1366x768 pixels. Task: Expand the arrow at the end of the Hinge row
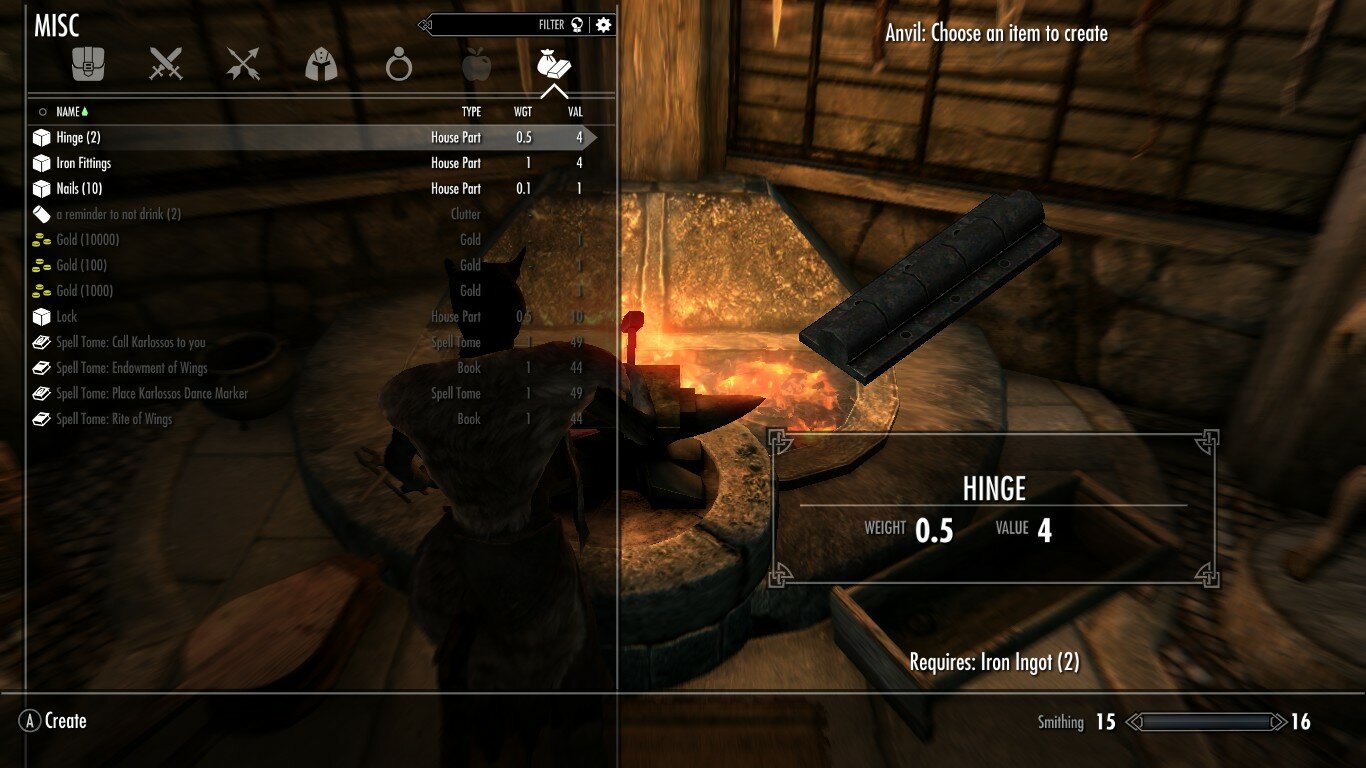[590, 137]
